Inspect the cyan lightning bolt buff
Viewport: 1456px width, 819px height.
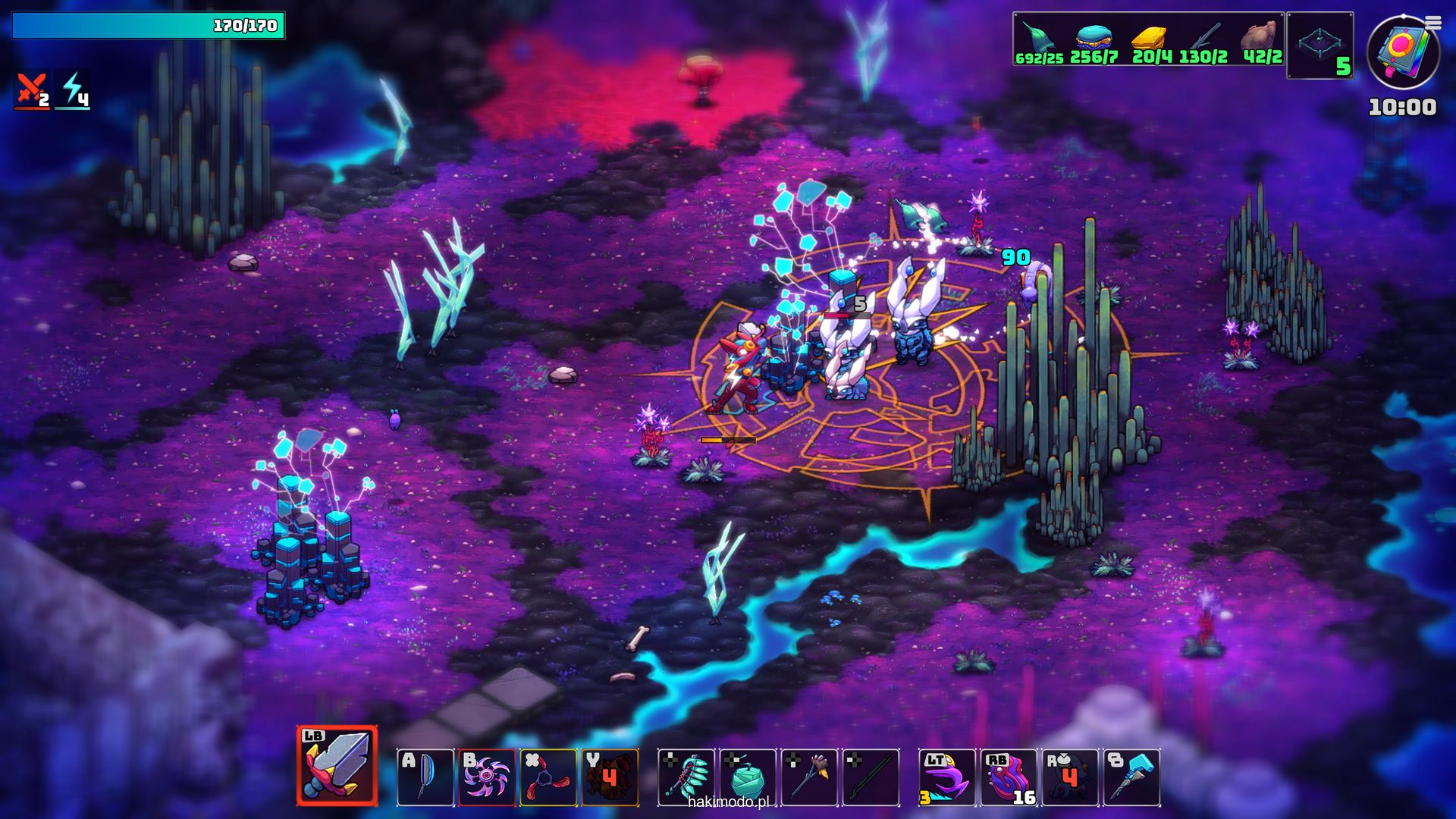(x=74, y=90)
